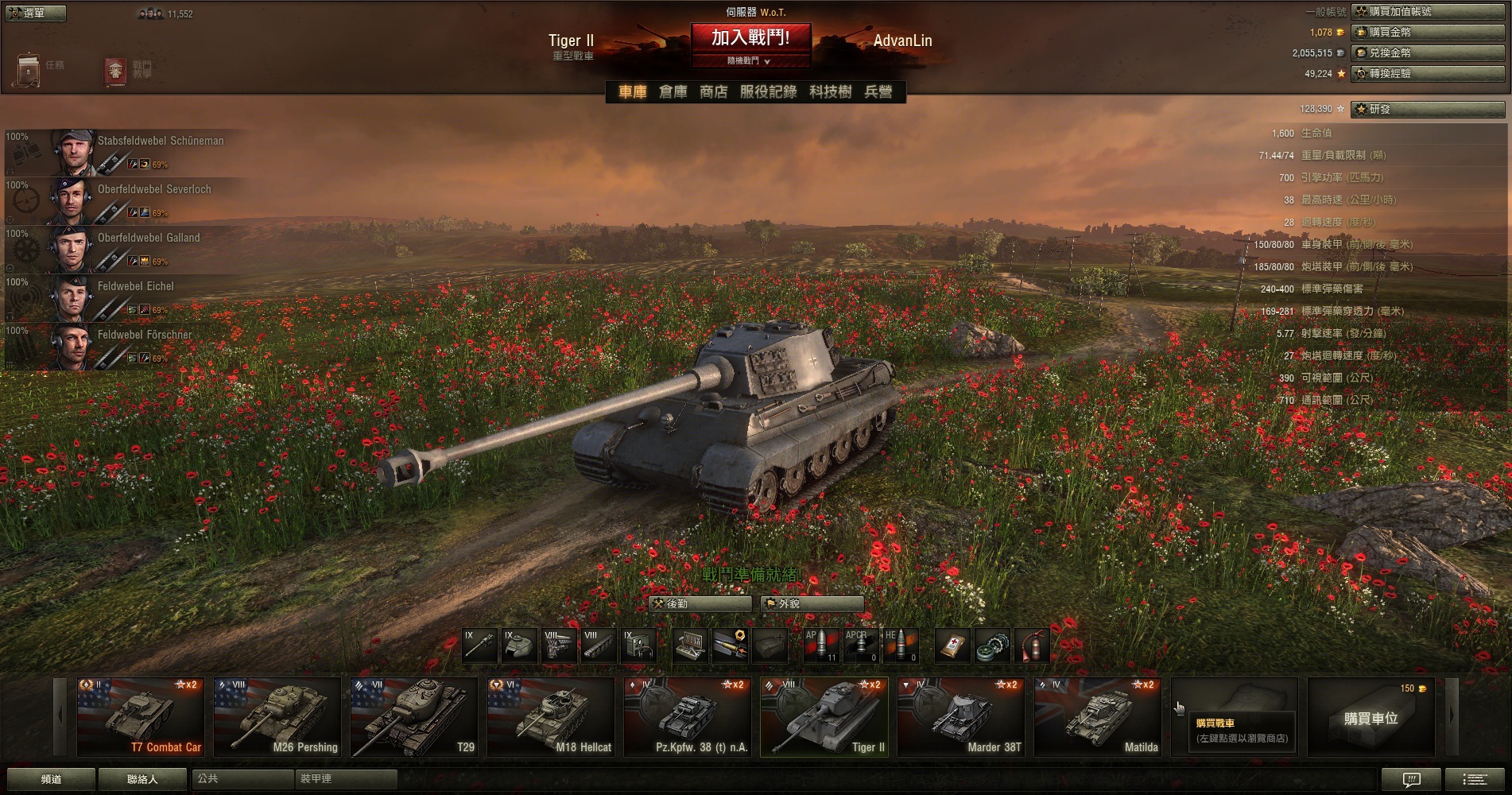Open the 頻道 channels button
This screenshot has height=795, width=1512.
pyautogui.click(x=51, y=779)
